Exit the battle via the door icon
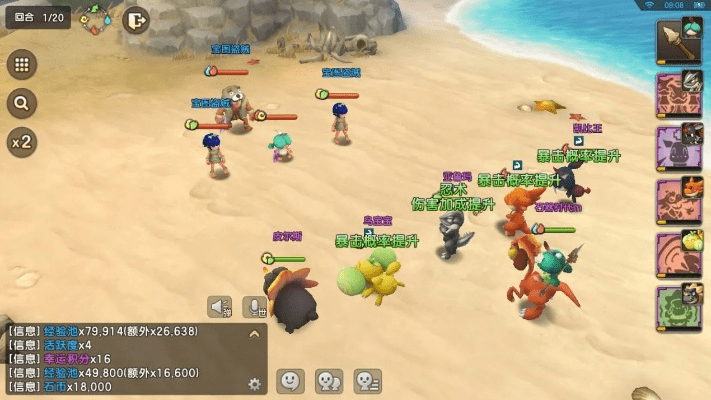 point(137,19)
